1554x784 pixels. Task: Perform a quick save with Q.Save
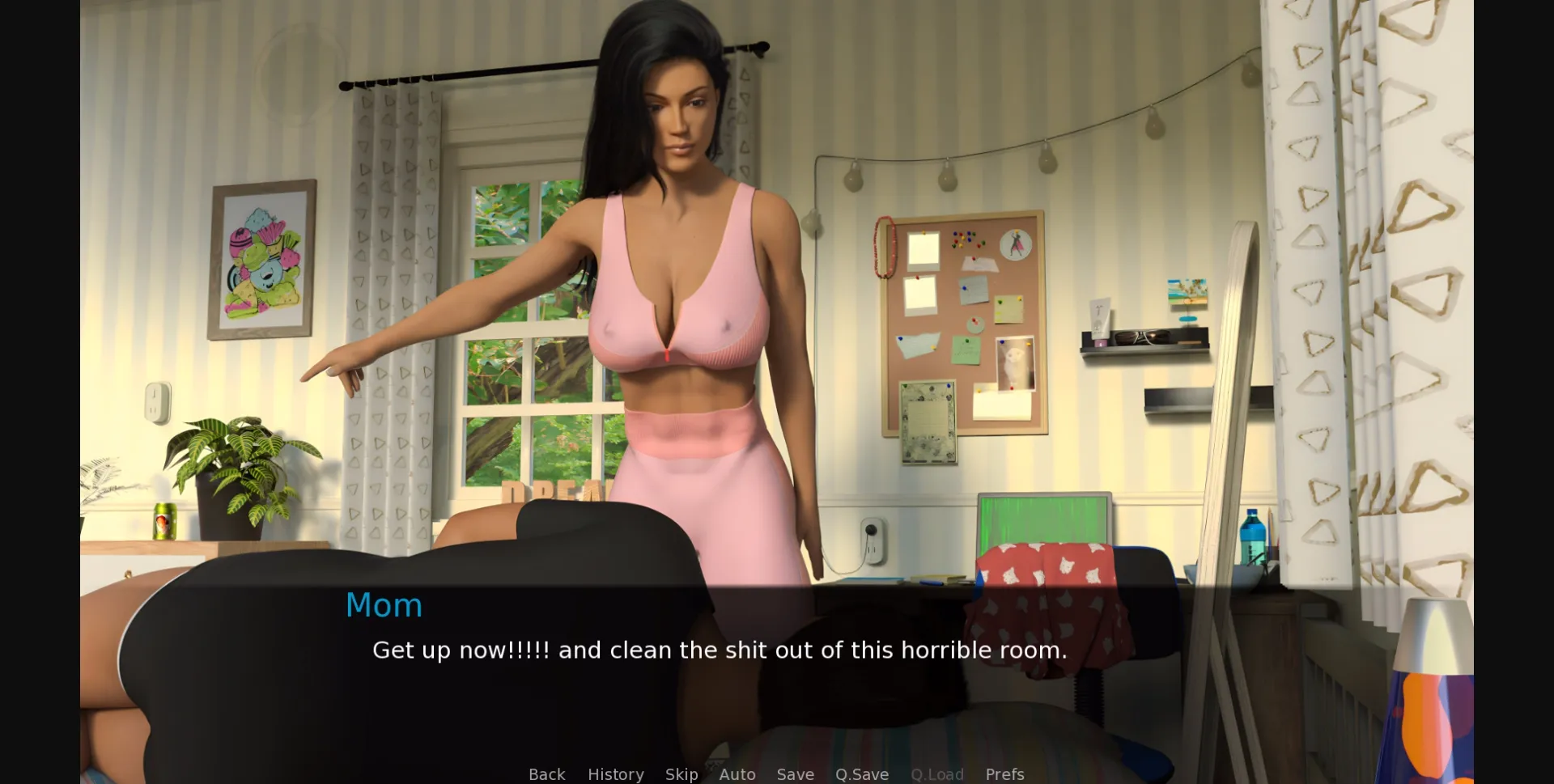tap(861, 773)
